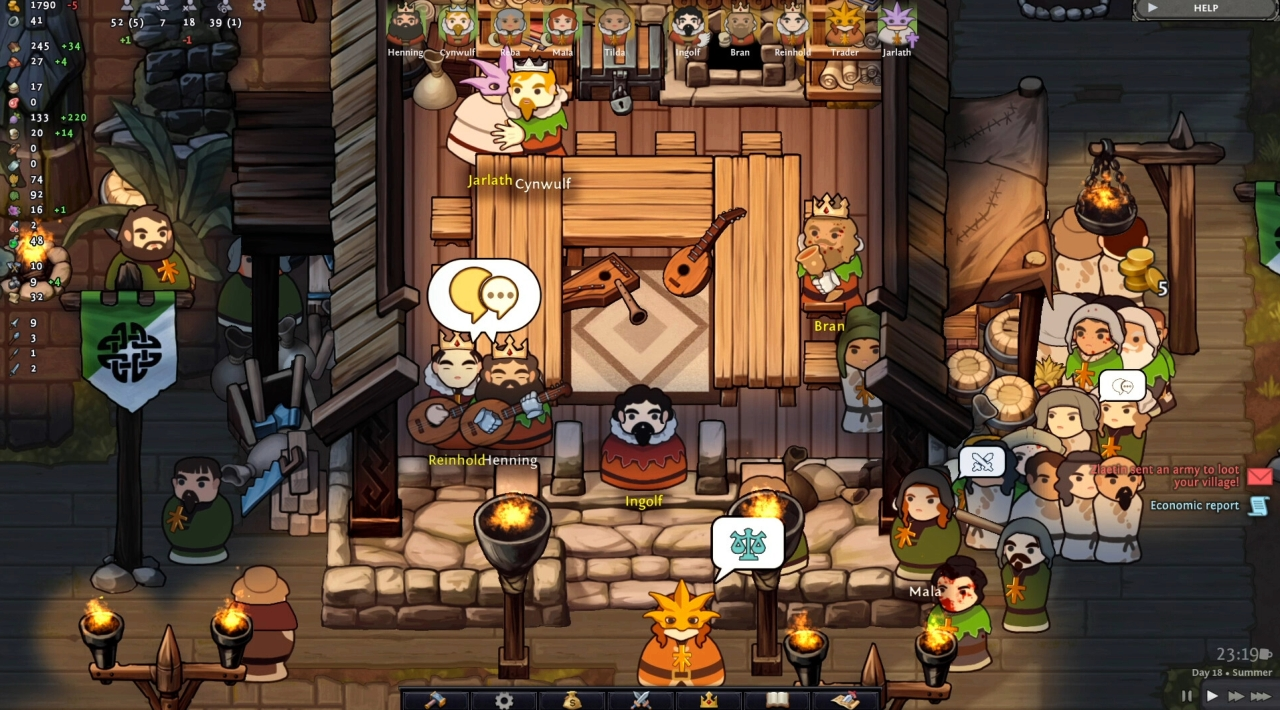Screen dimensions: 1280x710
Task: Choose Jarlath's portrait in the top bar
Action: (897, 27)
